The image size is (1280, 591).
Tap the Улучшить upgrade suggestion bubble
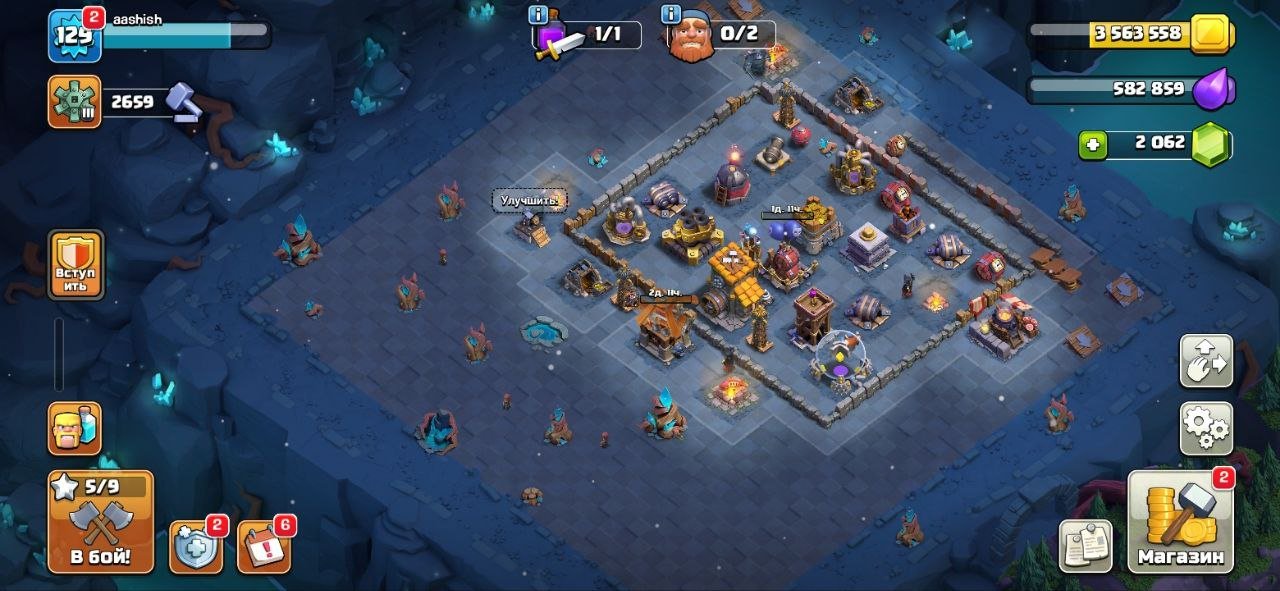tap(529, 200)
